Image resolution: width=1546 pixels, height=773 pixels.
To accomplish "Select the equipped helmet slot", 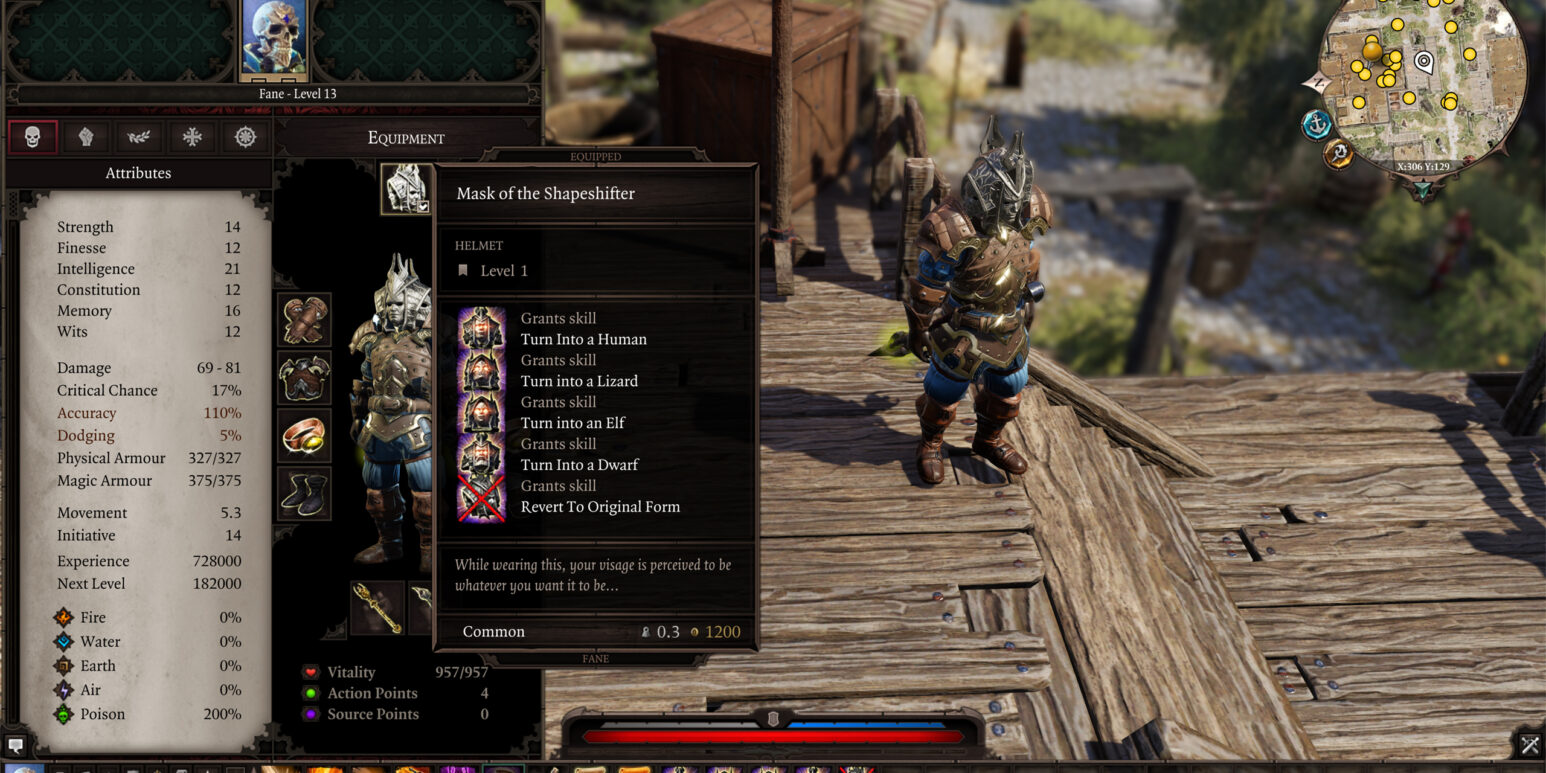I will click(406, 188).
